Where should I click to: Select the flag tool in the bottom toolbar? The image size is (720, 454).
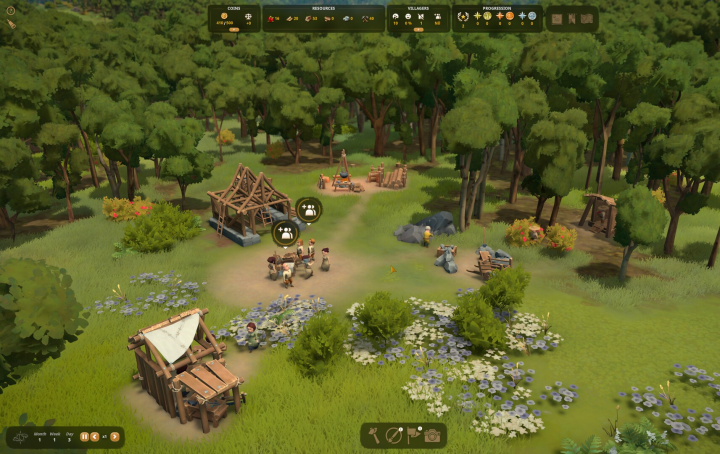click(413, 435)
